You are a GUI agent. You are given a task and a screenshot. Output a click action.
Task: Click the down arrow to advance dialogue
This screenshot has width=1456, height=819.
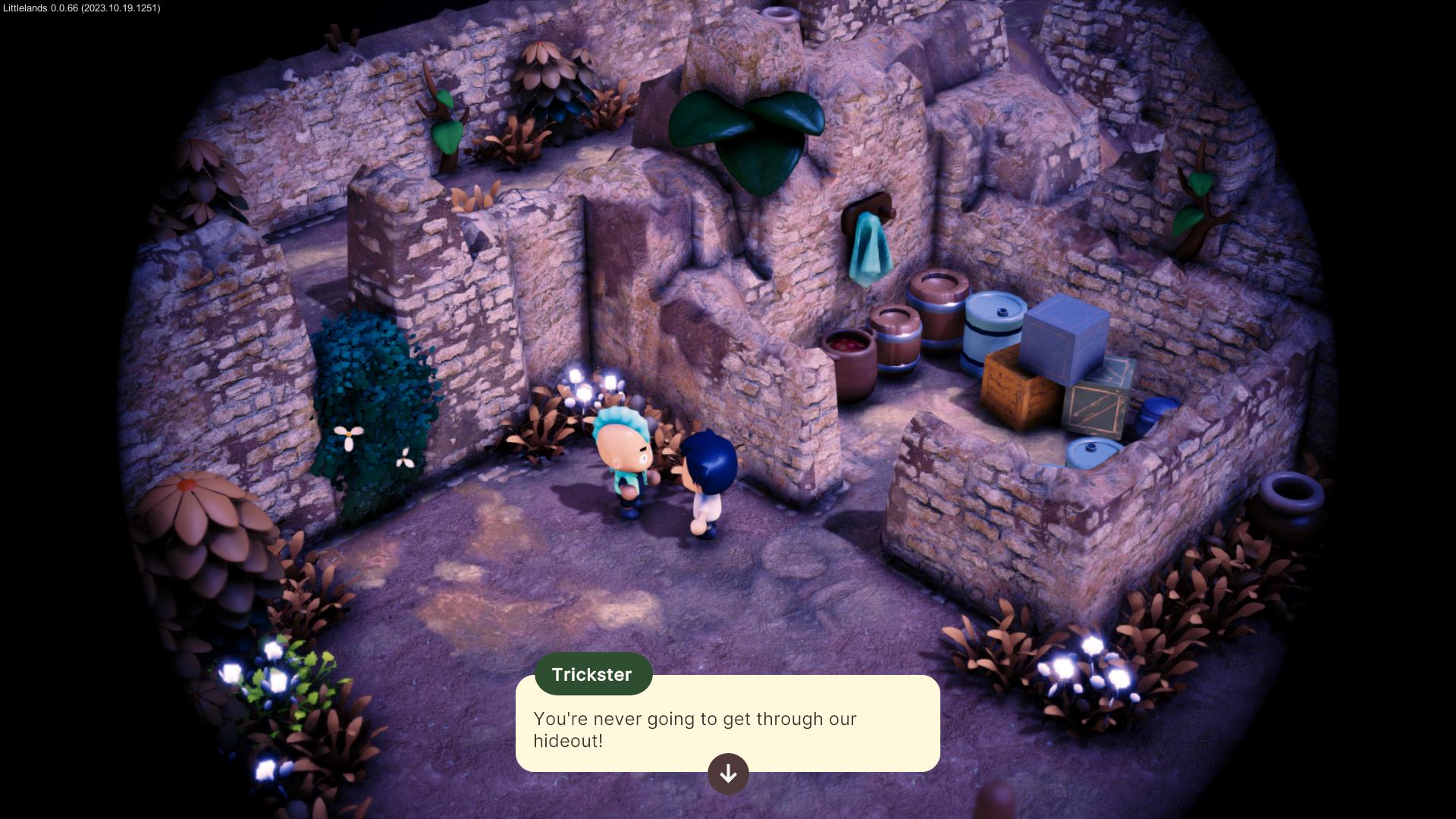pos(728,773)
